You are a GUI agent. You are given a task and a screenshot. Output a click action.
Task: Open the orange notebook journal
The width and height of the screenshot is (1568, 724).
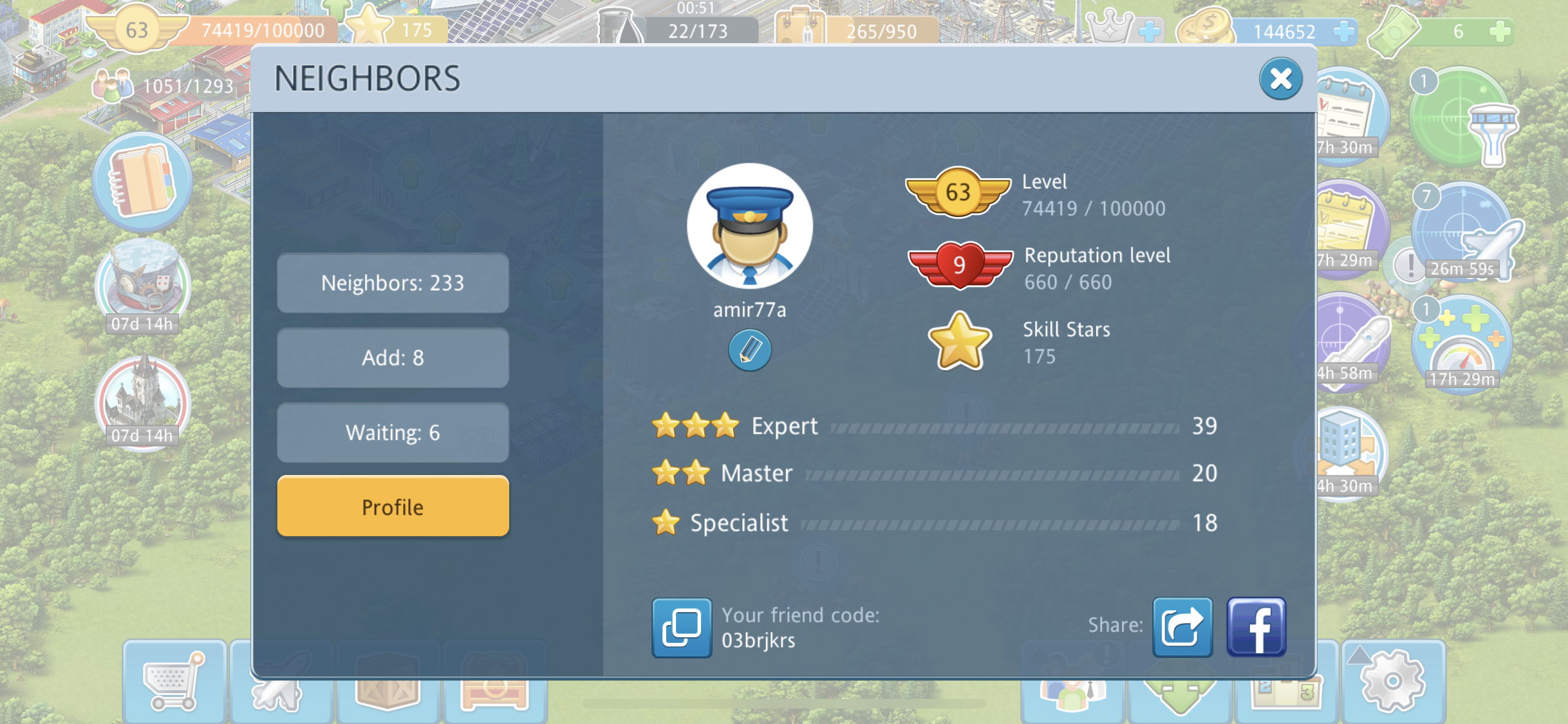coord(142,181)
